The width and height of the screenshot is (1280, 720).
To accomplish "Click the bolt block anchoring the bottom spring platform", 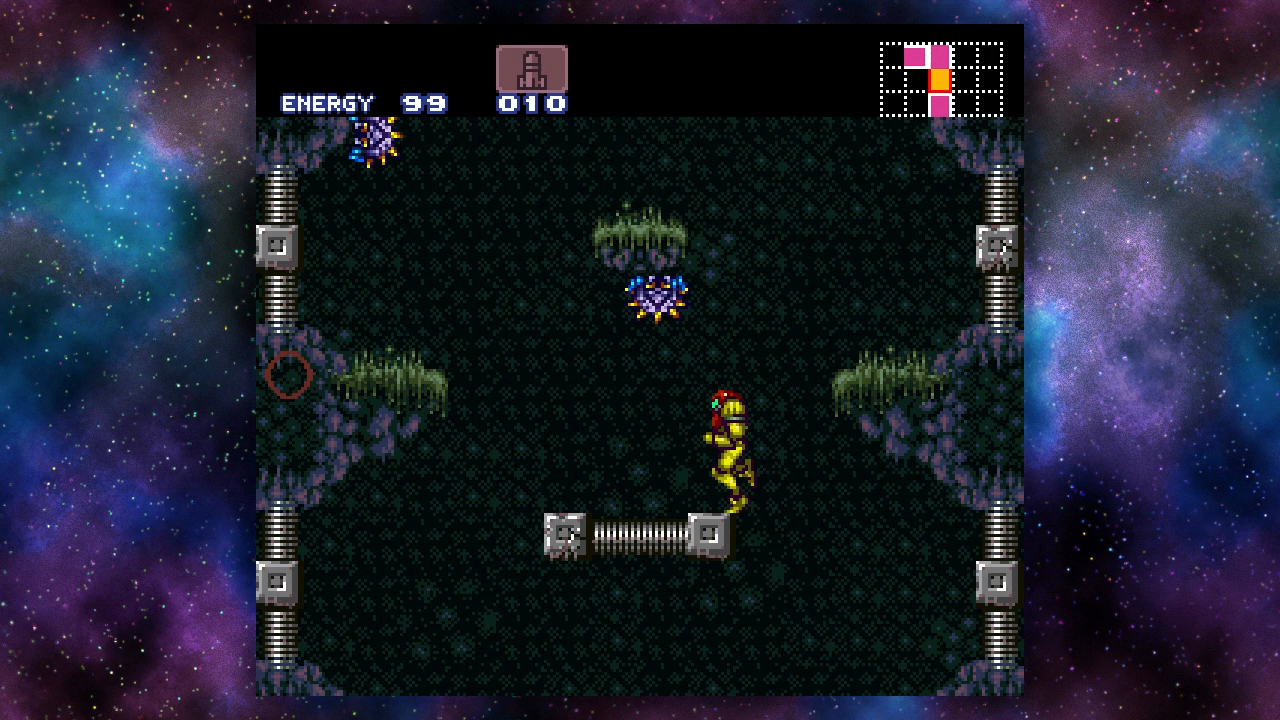I will [563, 535].
